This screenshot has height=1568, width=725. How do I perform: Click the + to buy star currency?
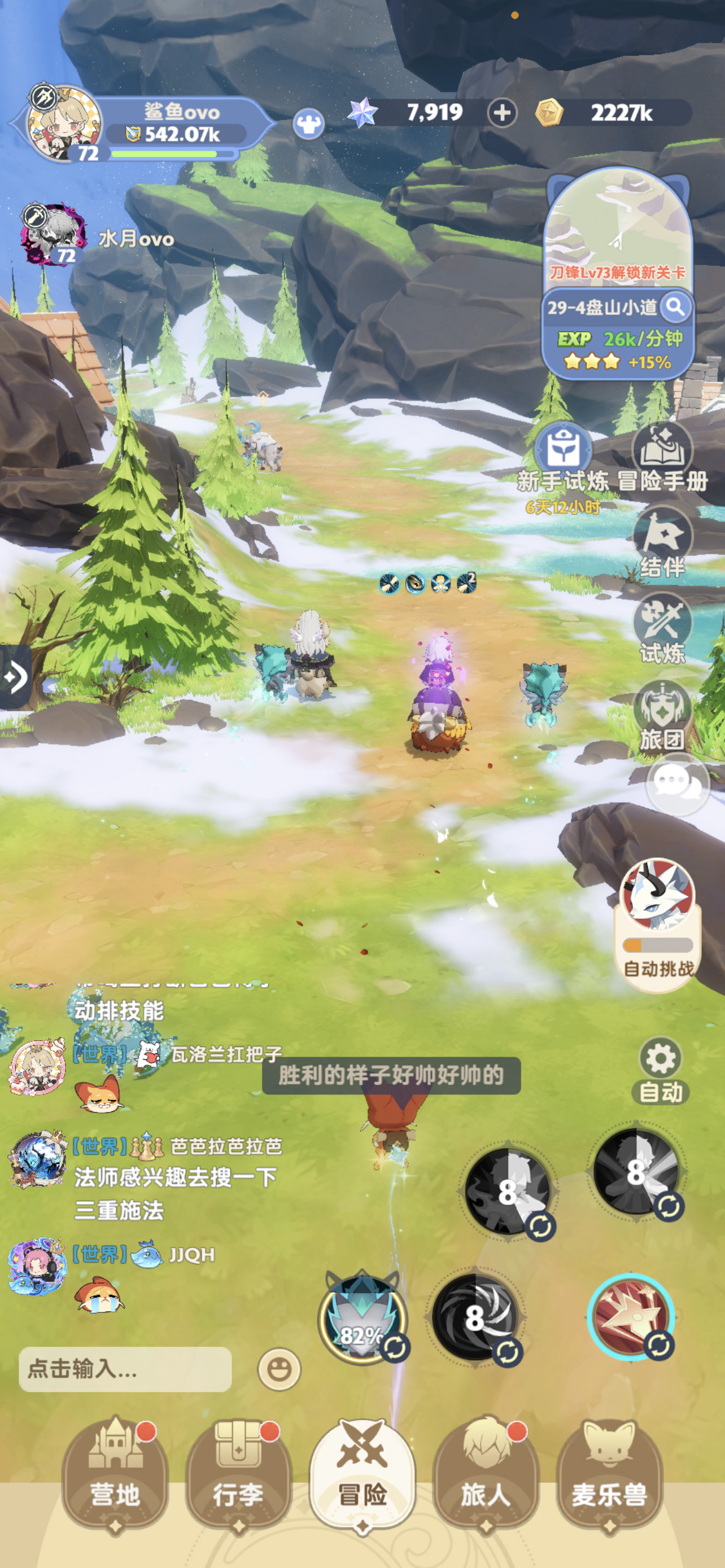[x=501, y=113]
